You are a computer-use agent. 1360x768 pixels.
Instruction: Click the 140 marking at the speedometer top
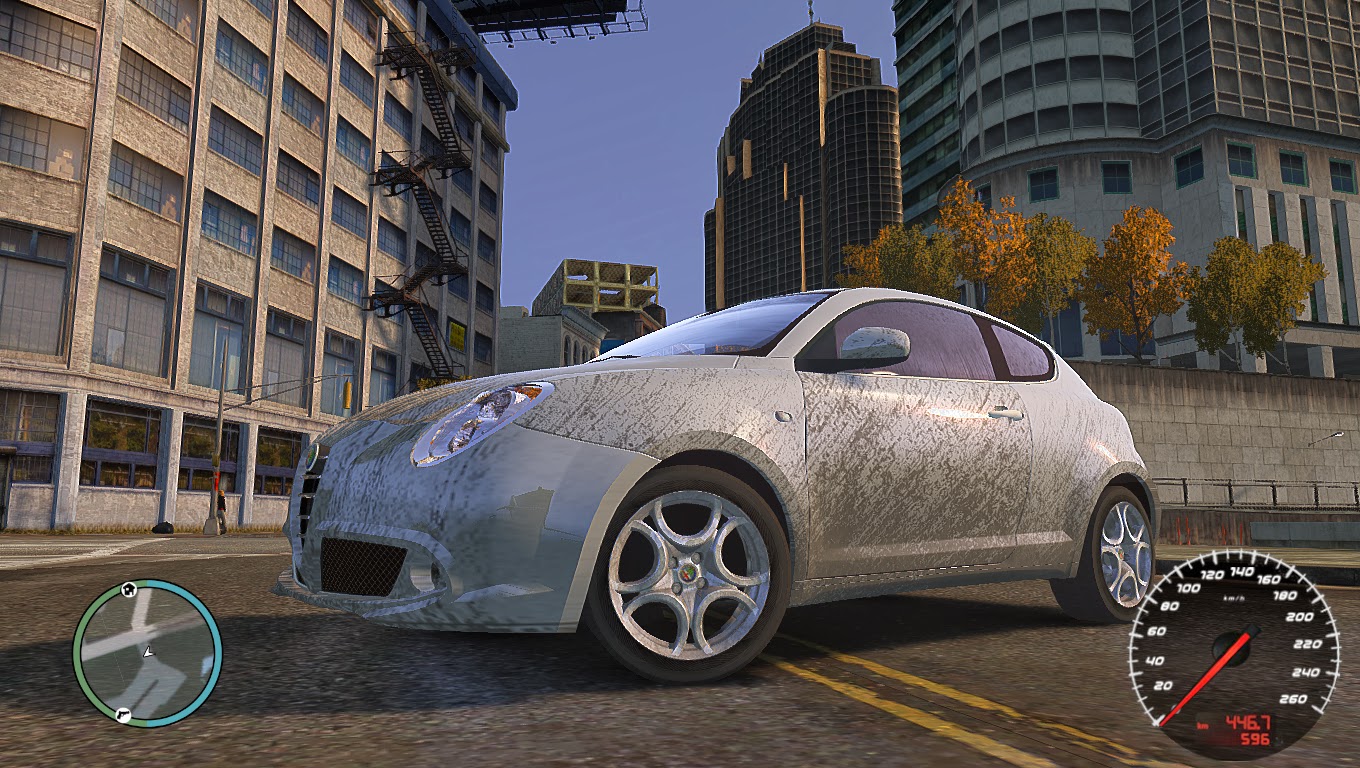[1242, 570]
